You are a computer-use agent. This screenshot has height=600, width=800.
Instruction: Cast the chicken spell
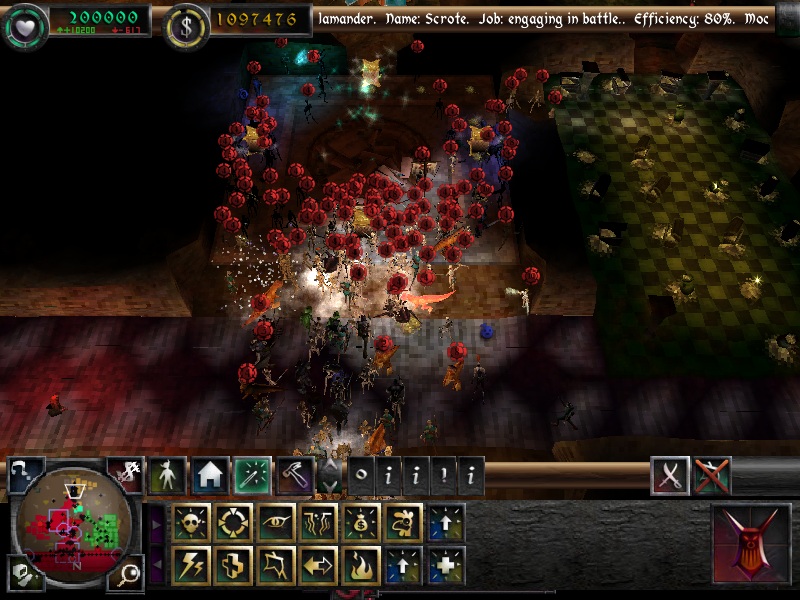coord(403,522)
